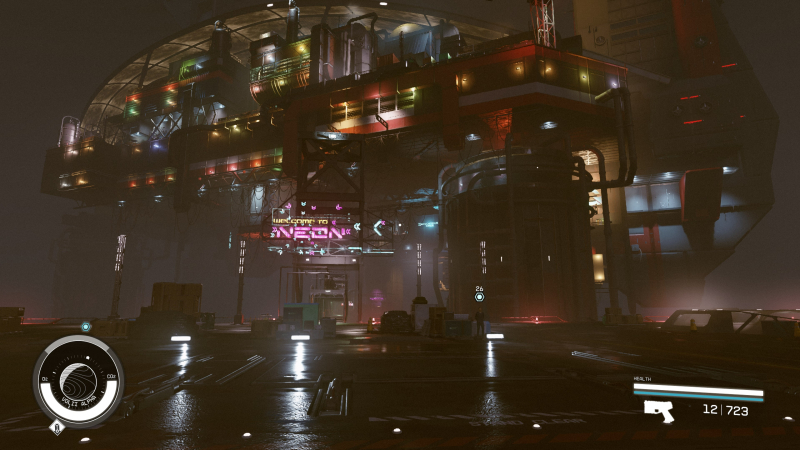Image resolution: width=800 pixels, height=450 pixels.
Task: Select the equipped pistol weapon icon
Action: [659, 410]
